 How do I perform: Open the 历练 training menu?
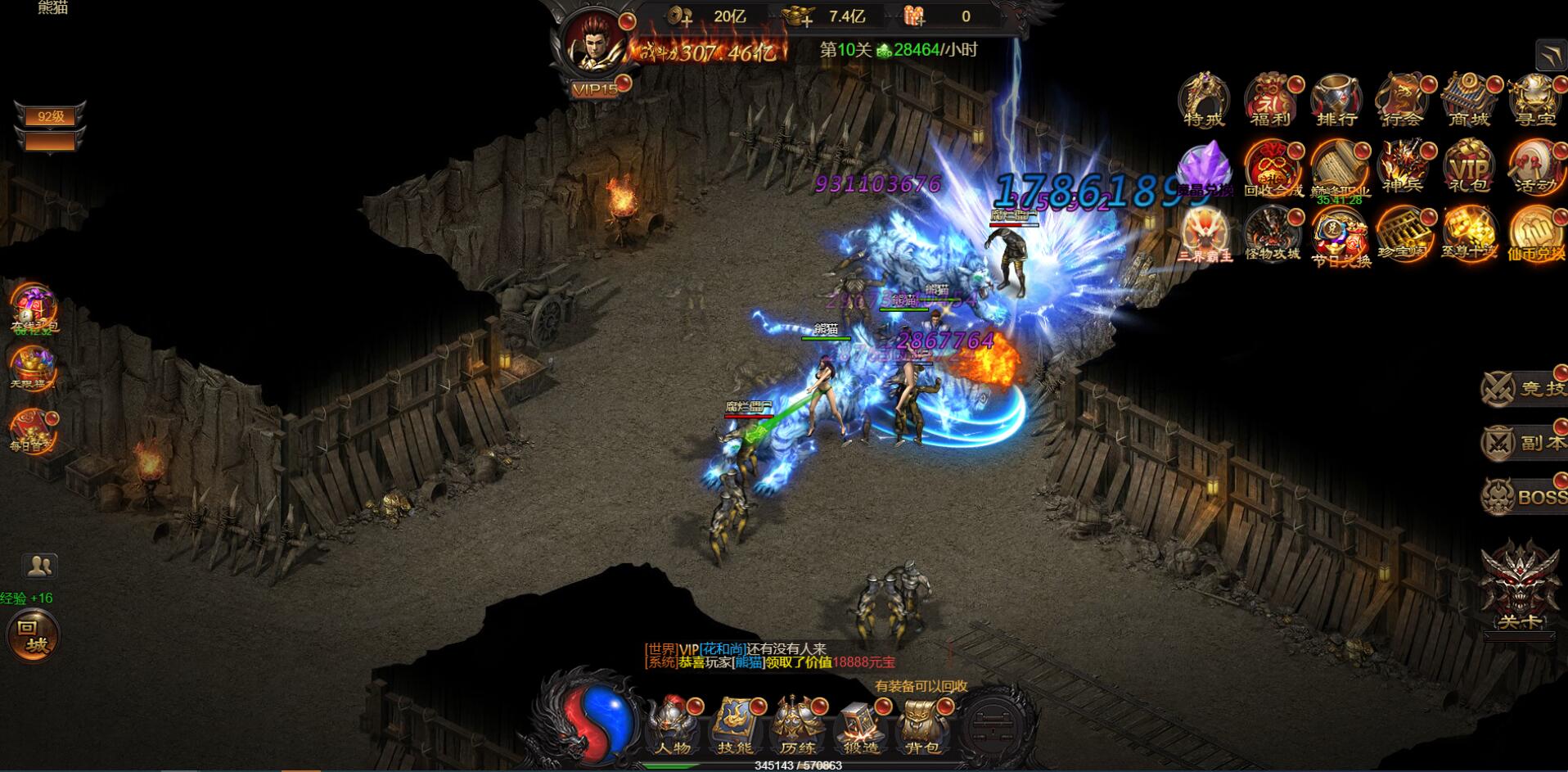coord(798,725)
